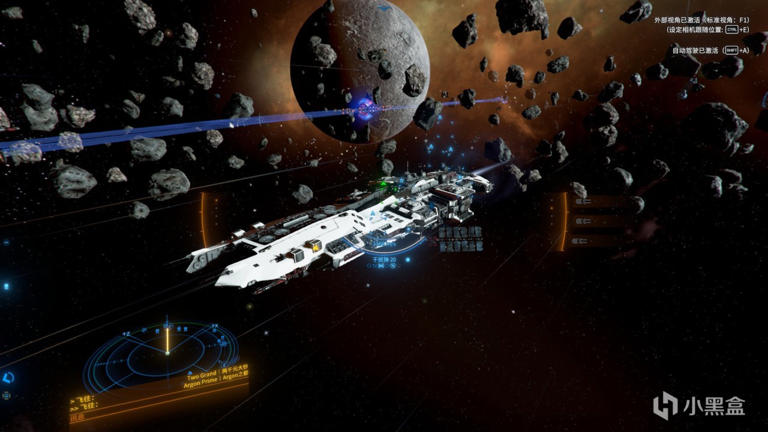This screenshot has width=768, height=432.
Task: Click the blue circular arrow icon
Action: tap(8, 378)
